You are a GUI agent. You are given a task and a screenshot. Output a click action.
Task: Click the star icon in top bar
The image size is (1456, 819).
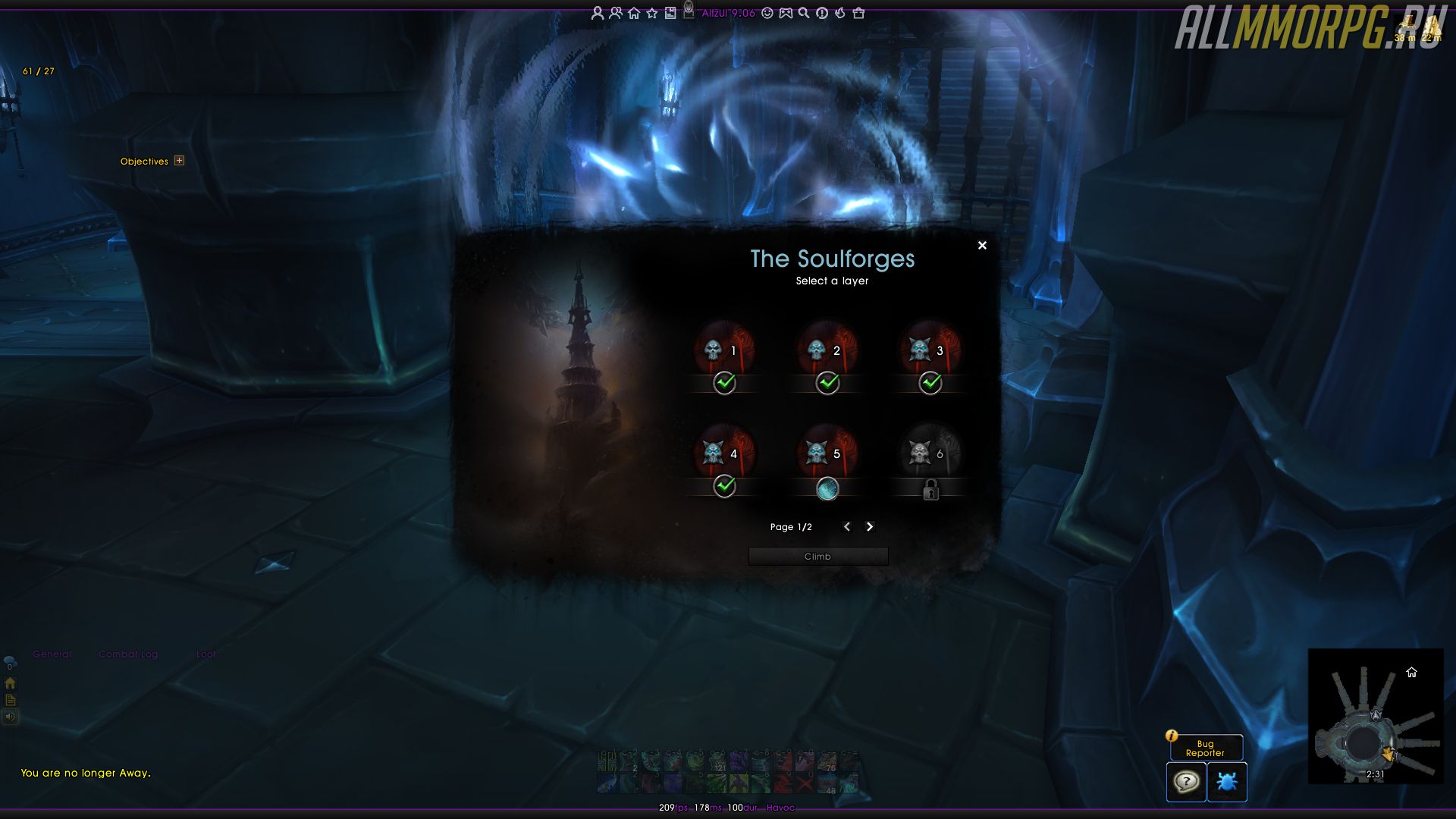tap(652, 13)
